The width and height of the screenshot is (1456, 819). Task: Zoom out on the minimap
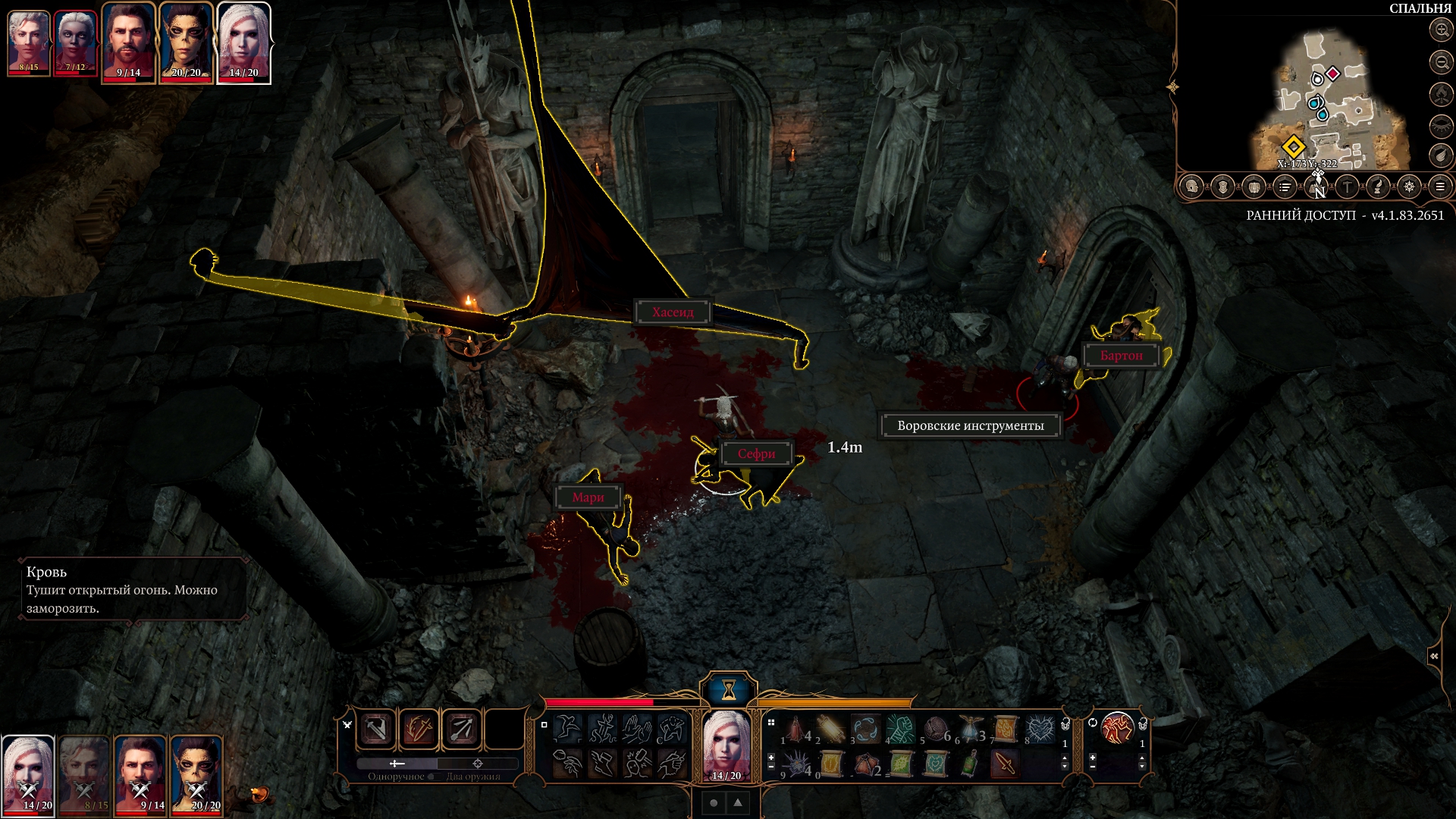click(x=1441, y=61)
